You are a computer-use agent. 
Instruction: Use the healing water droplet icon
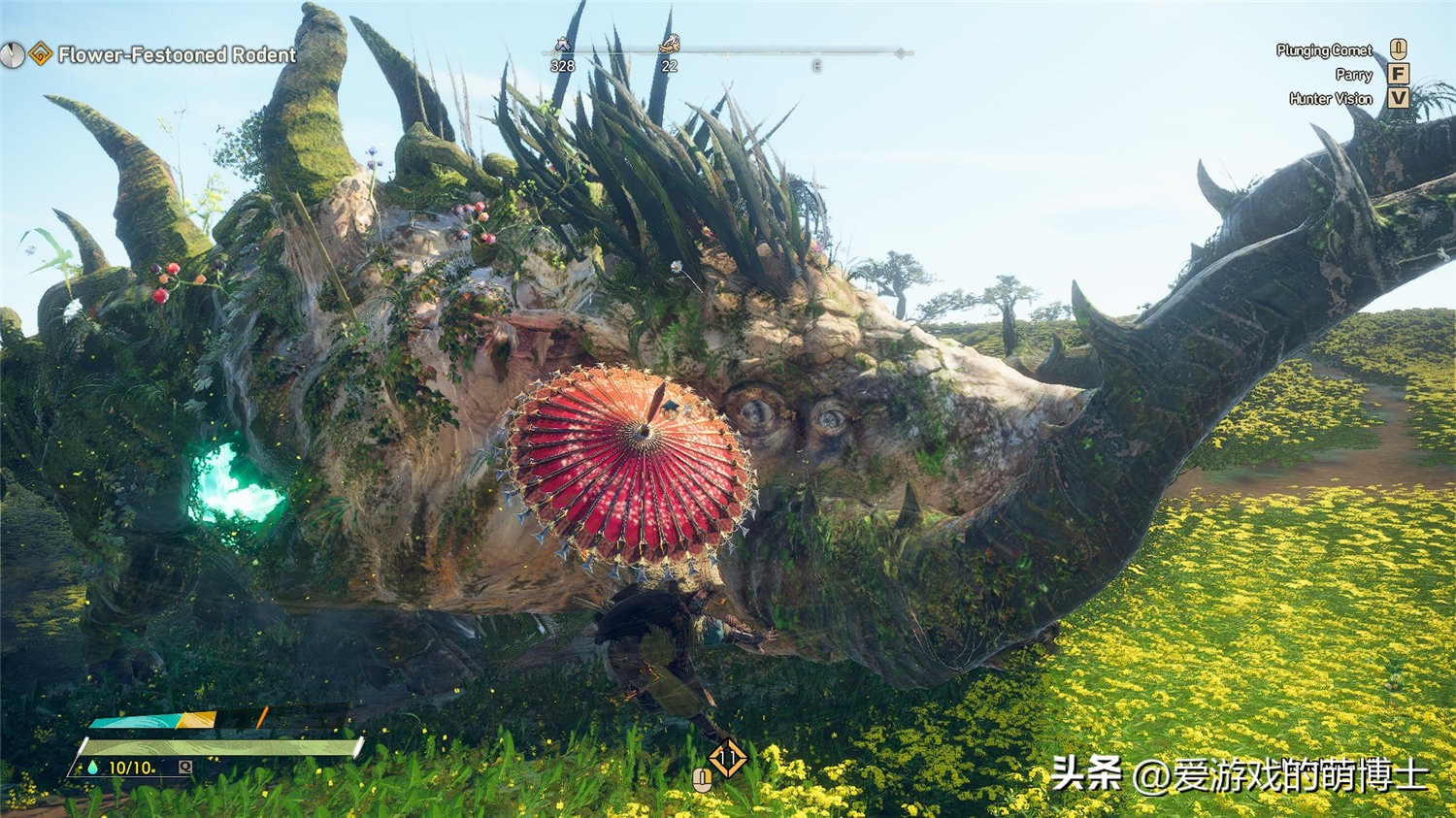93,768
